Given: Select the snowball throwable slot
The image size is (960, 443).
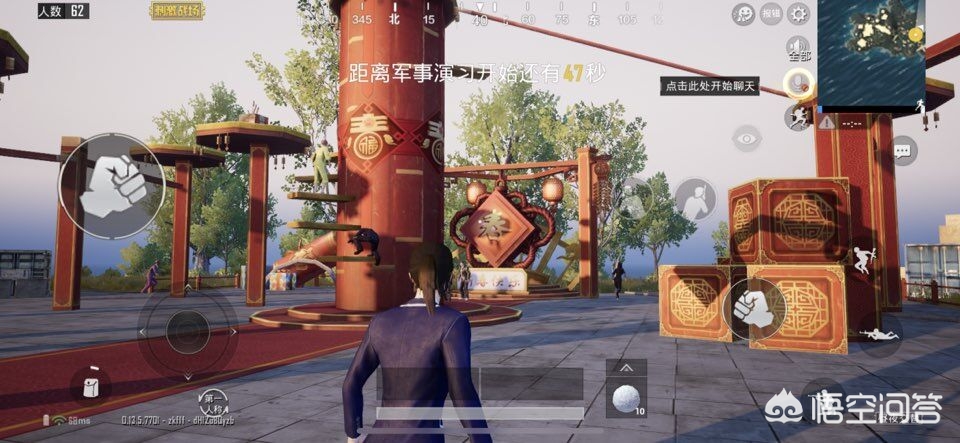Looking at the screenshot, I should point(626,398).
